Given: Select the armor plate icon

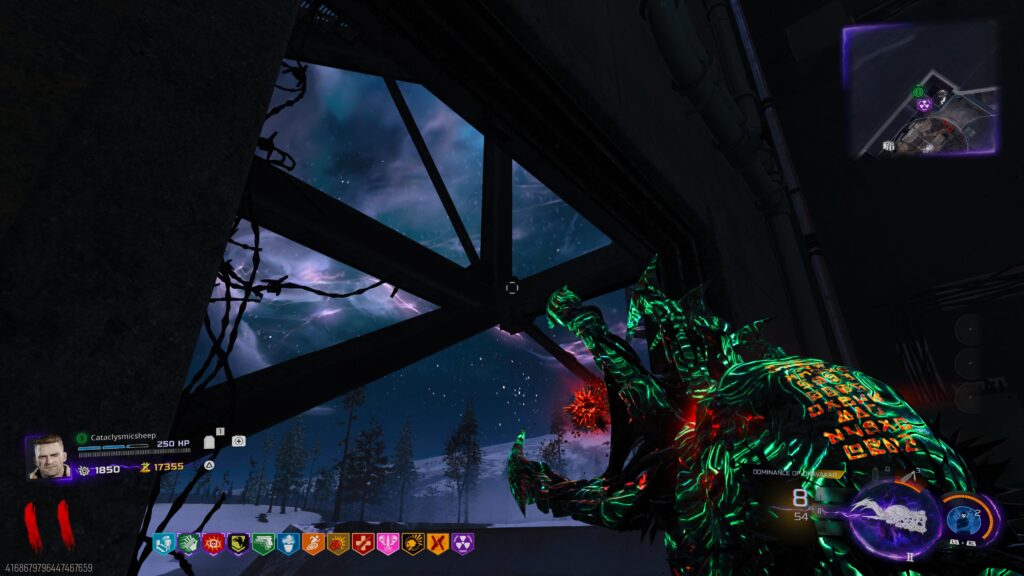Looking at the screenshot, I should [x=210, y=441].
